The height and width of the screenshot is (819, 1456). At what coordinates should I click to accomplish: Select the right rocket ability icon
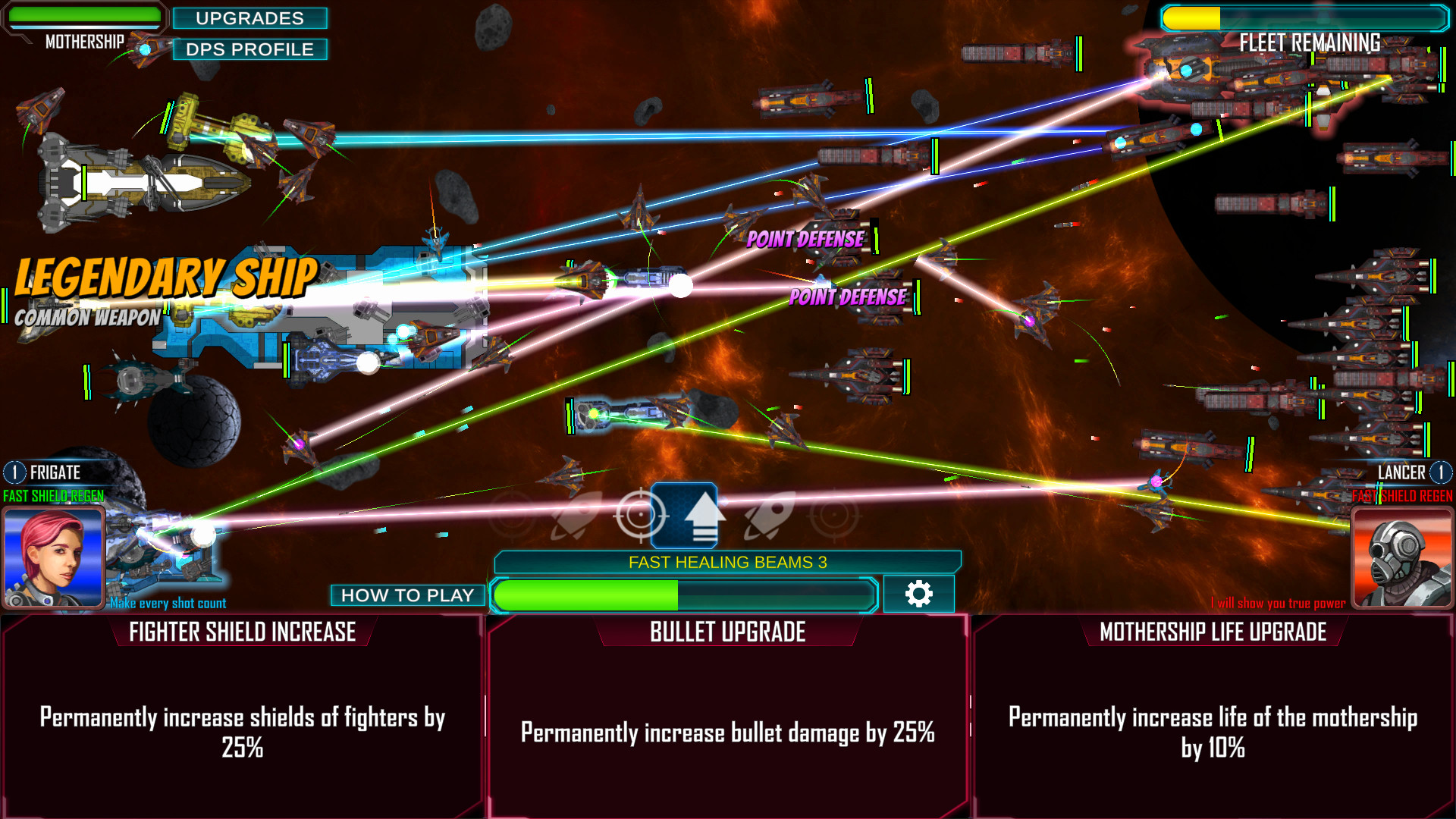point(767,514)
